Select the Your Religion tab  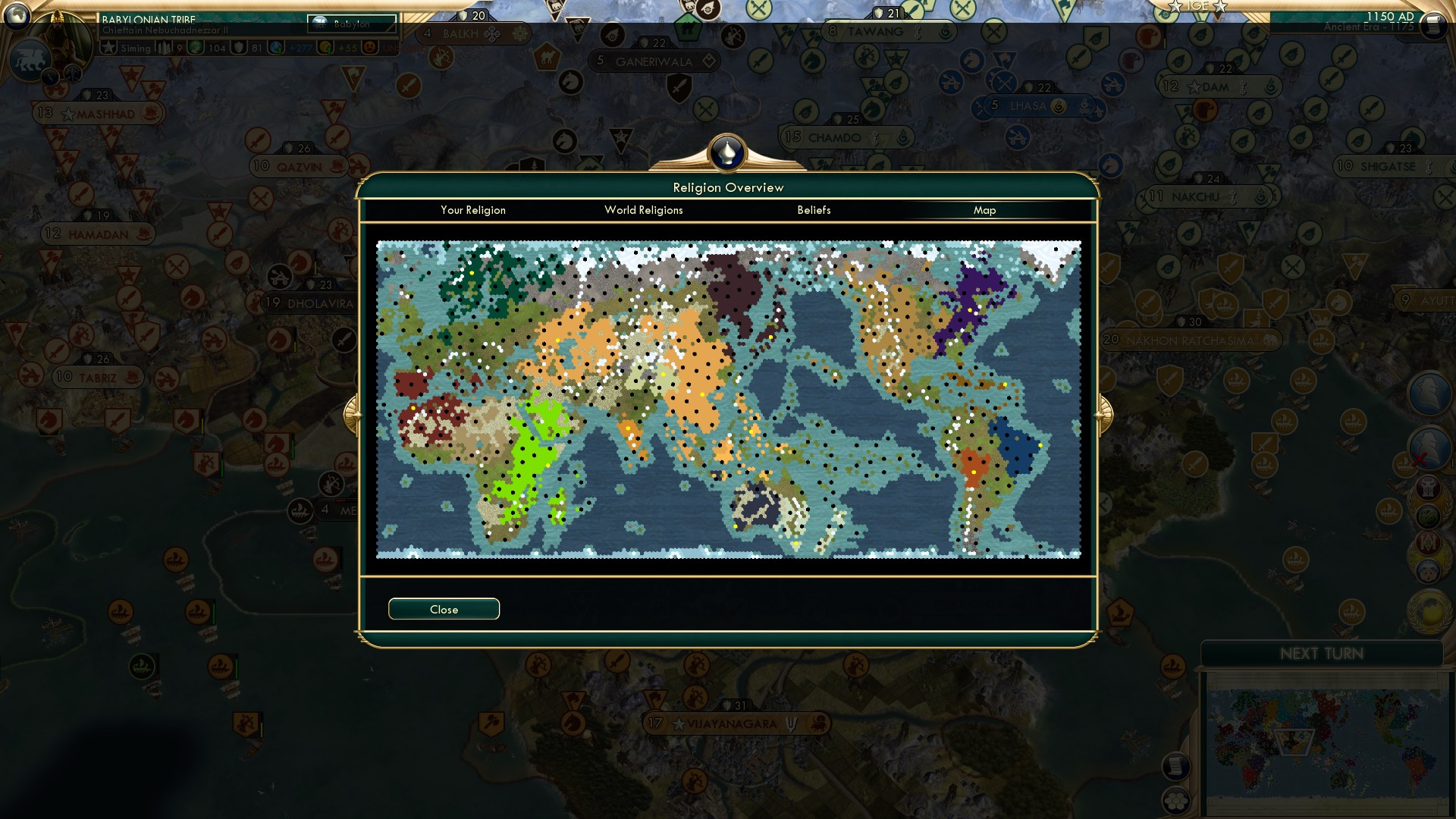[472, 210]
